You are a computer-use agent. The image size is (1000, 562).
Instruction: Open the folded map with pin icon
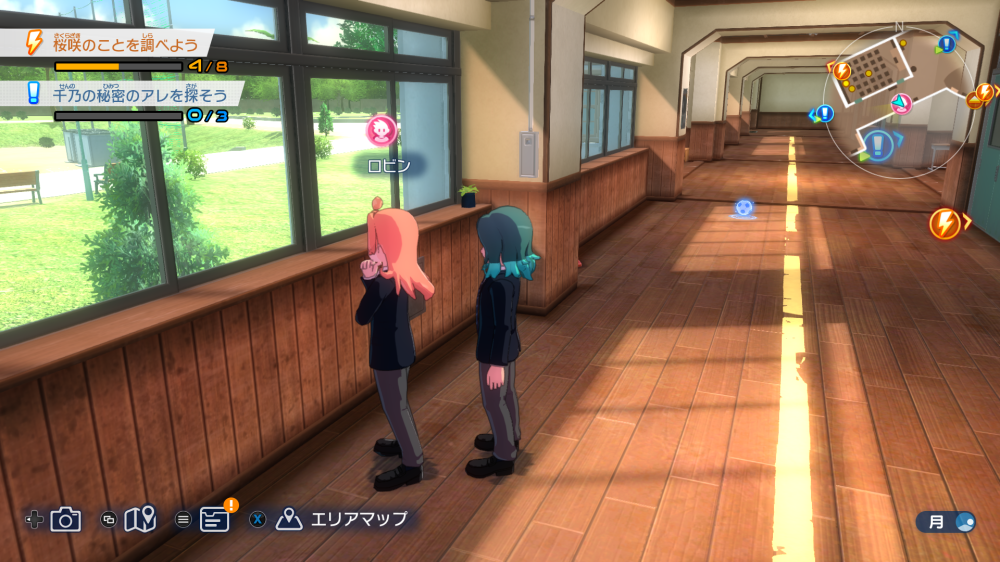[x=141, y=519]
